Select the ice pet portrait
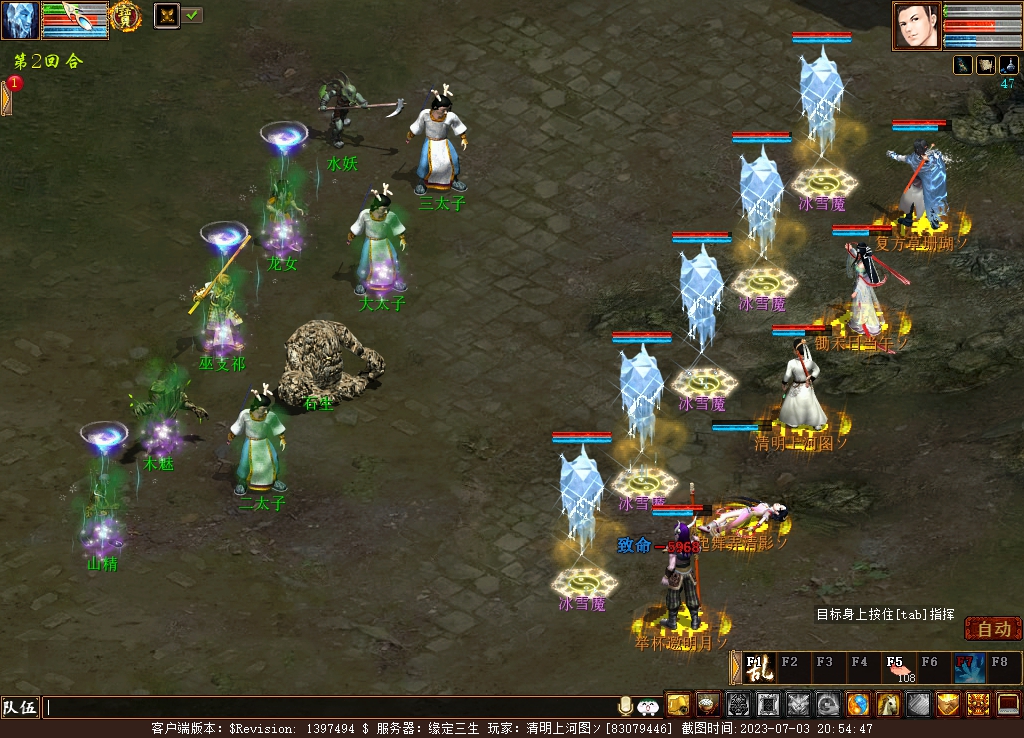Image resolution: width=1024 pixels, height=738 pixels. pyautogui.click(x=20, y=20)
